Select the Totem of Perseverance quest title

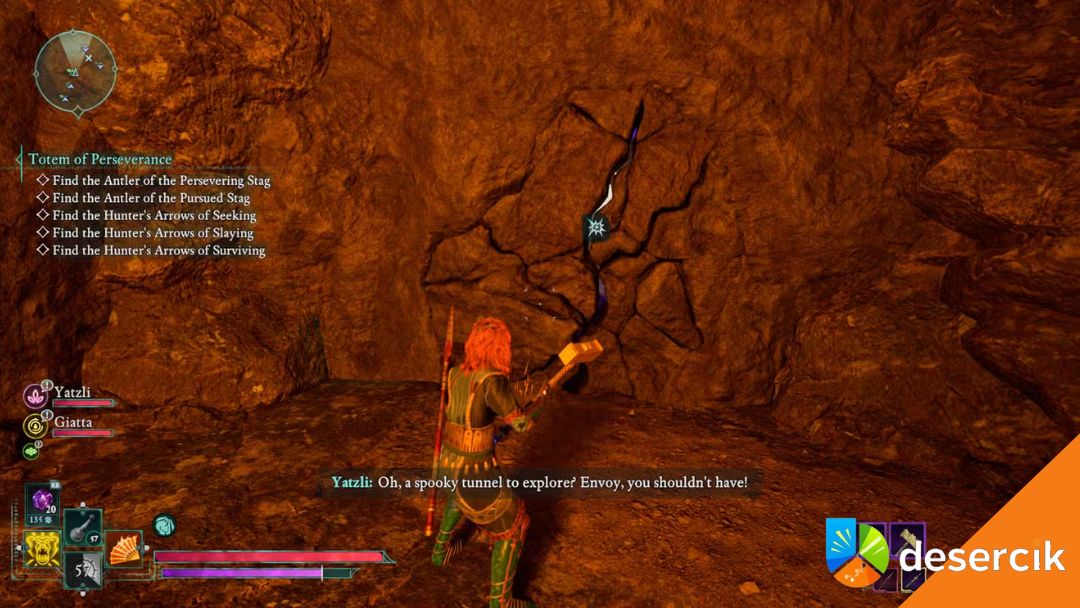(100, 159)
